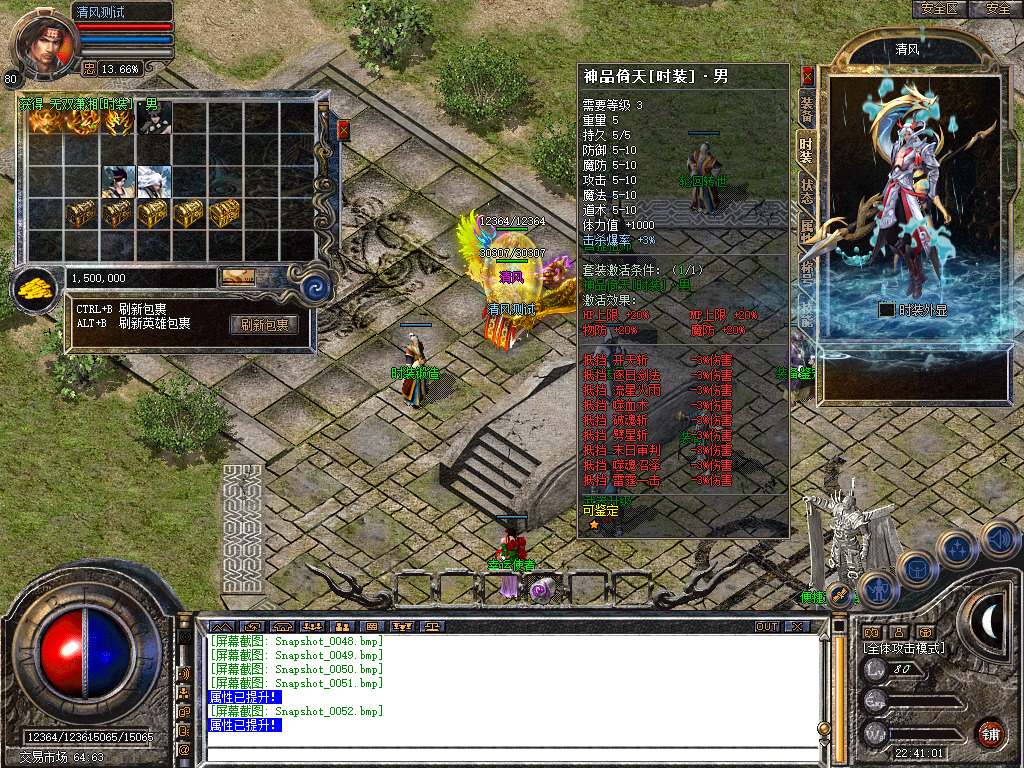Image resolution: width=1024 pixels, height=768 pixels.
Task: Open the red-gem treasure chest in bag
Action: pyautogui.click(x=226, y=212)
